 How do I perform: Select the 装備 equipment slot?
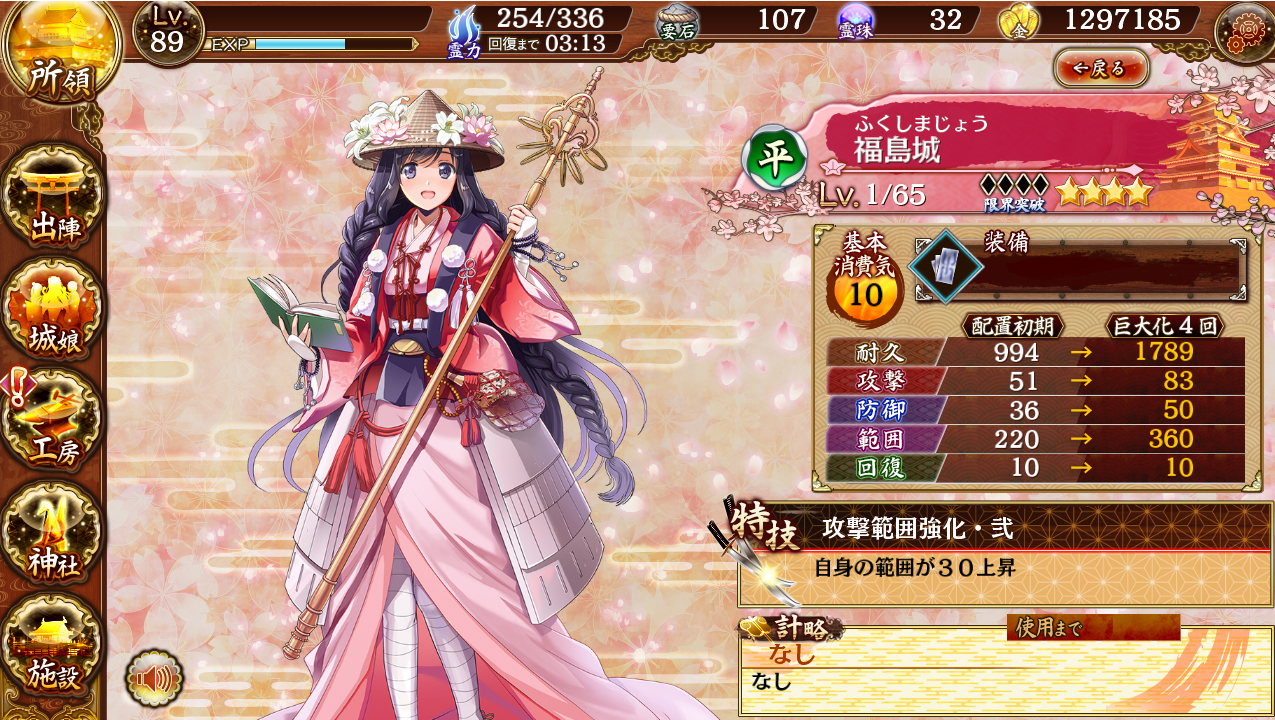(945, 266)
